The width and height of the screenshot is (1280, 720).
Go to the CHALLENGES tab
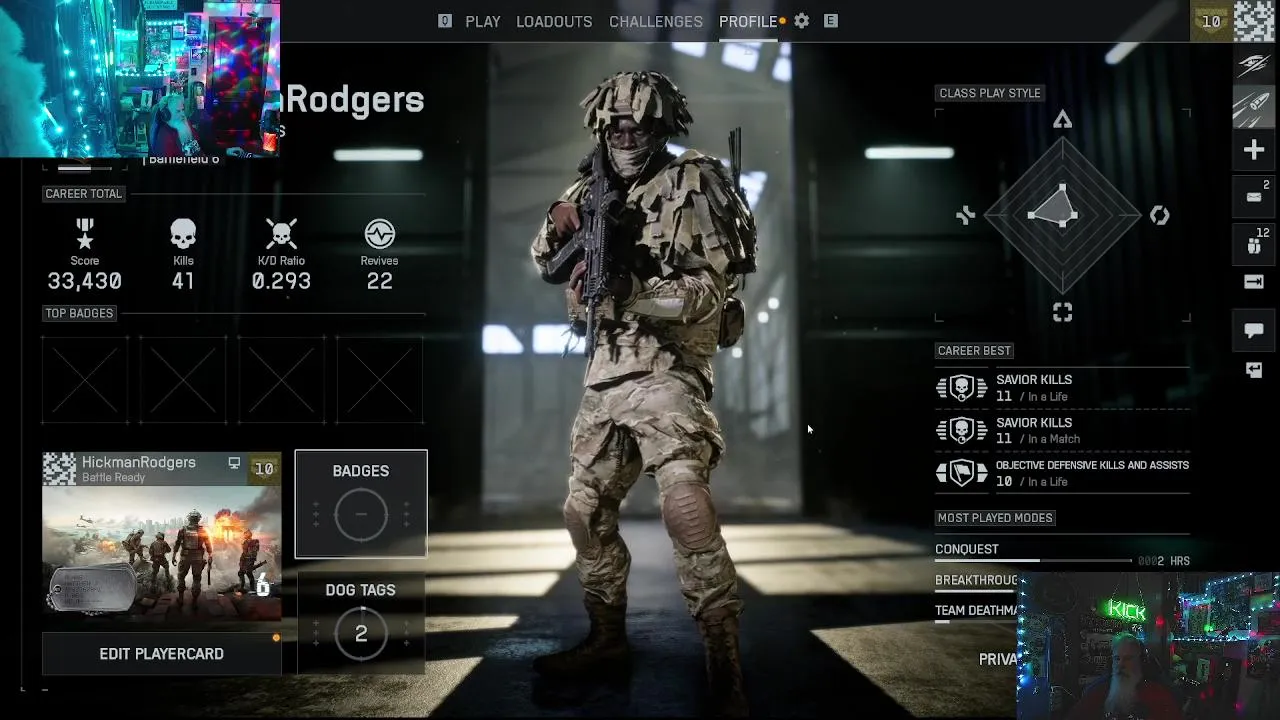pos(656,21)
